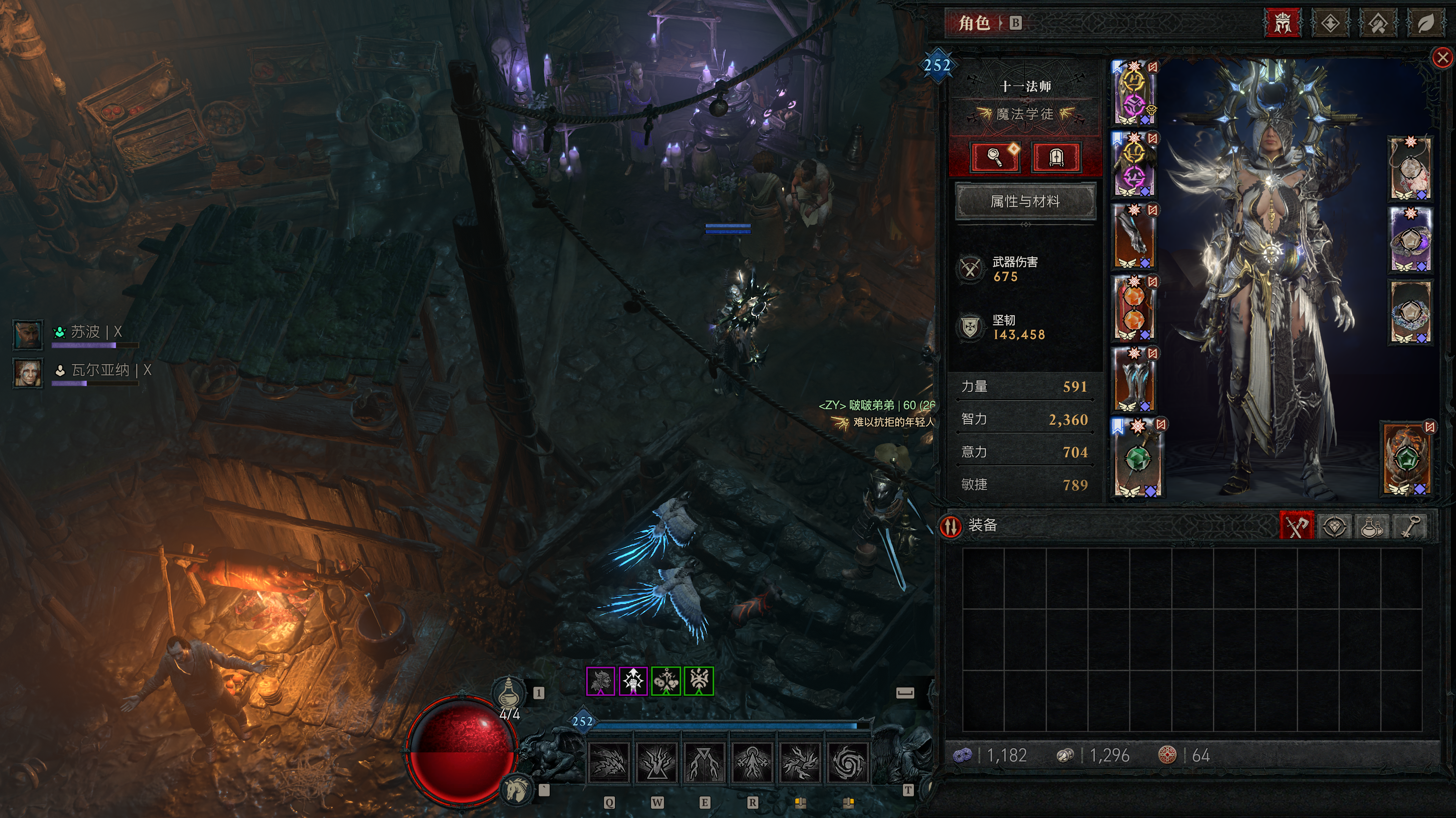Open the 属性与材料 stats panel
Viewport: 1456px width, 818px height.
1025,201
